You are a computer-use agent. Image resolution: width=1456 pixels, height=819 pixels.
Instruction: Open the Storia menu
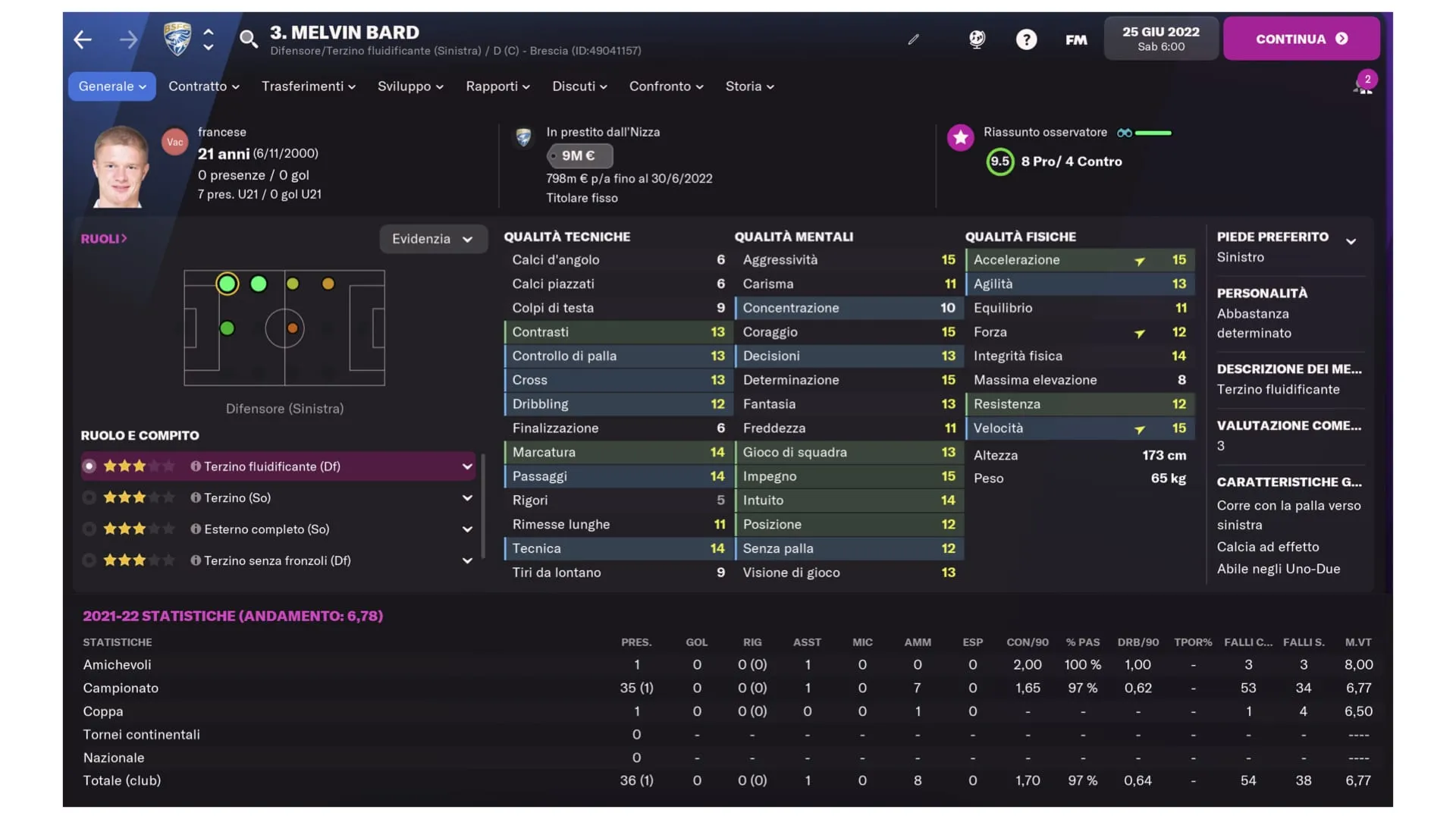748,86
